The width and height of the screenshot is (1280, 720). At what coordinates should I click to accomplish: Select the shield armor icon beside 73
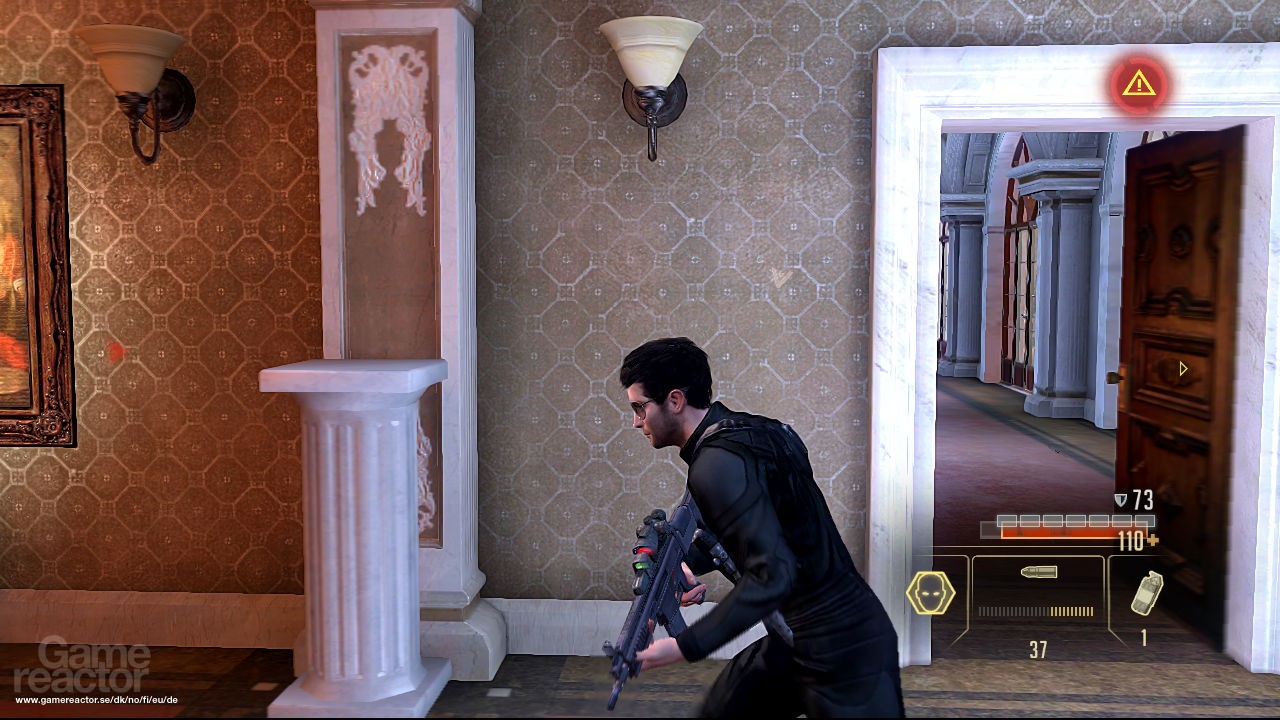tap(1119, 498)
